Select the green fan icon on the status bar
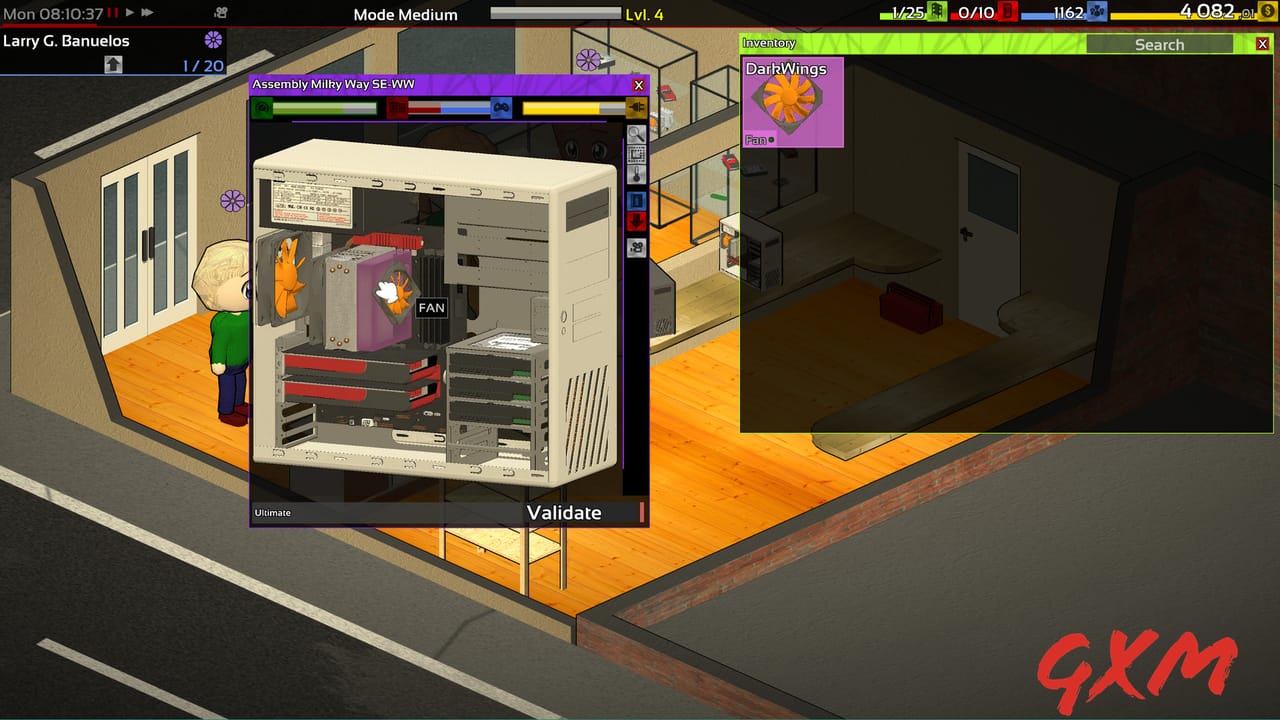The height and width of the screenshot is (720, 1280). 260,107
